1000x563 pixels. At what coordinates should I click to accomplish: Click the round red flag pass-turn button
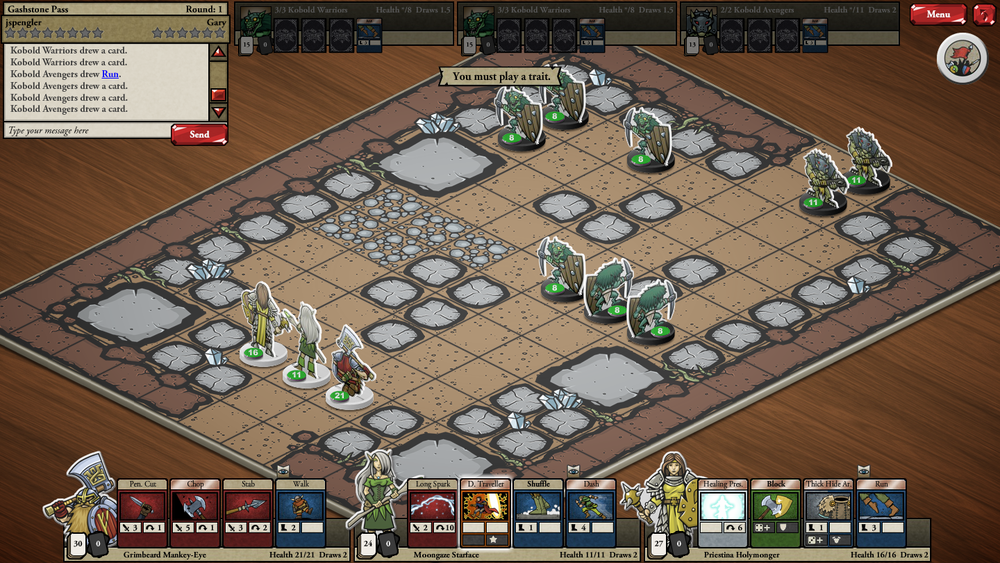coord(962,58)
